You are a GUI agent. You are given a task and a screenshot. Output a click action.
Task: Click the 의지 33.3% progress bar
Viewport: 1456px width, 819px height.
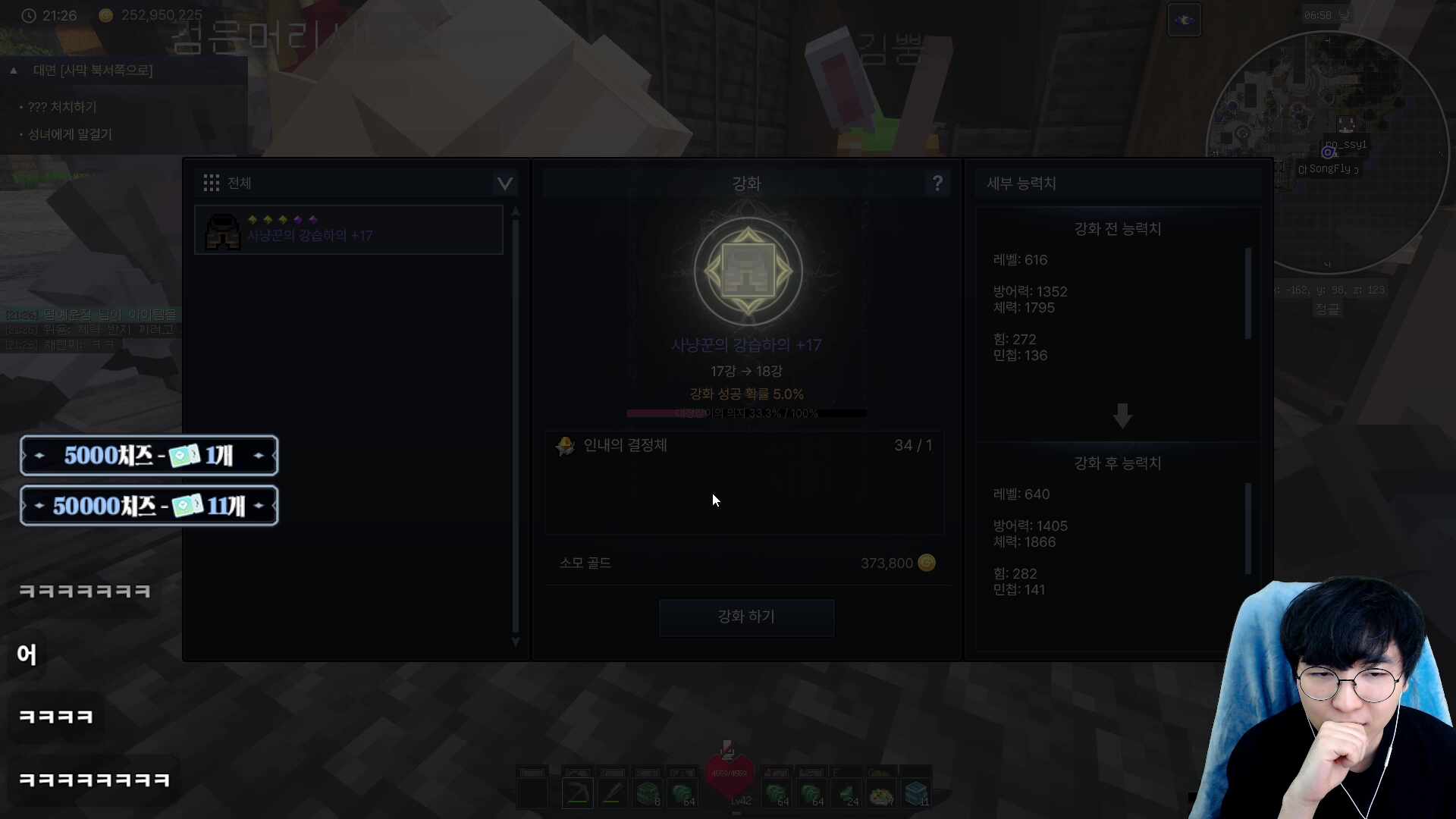[x=746, y=413]
